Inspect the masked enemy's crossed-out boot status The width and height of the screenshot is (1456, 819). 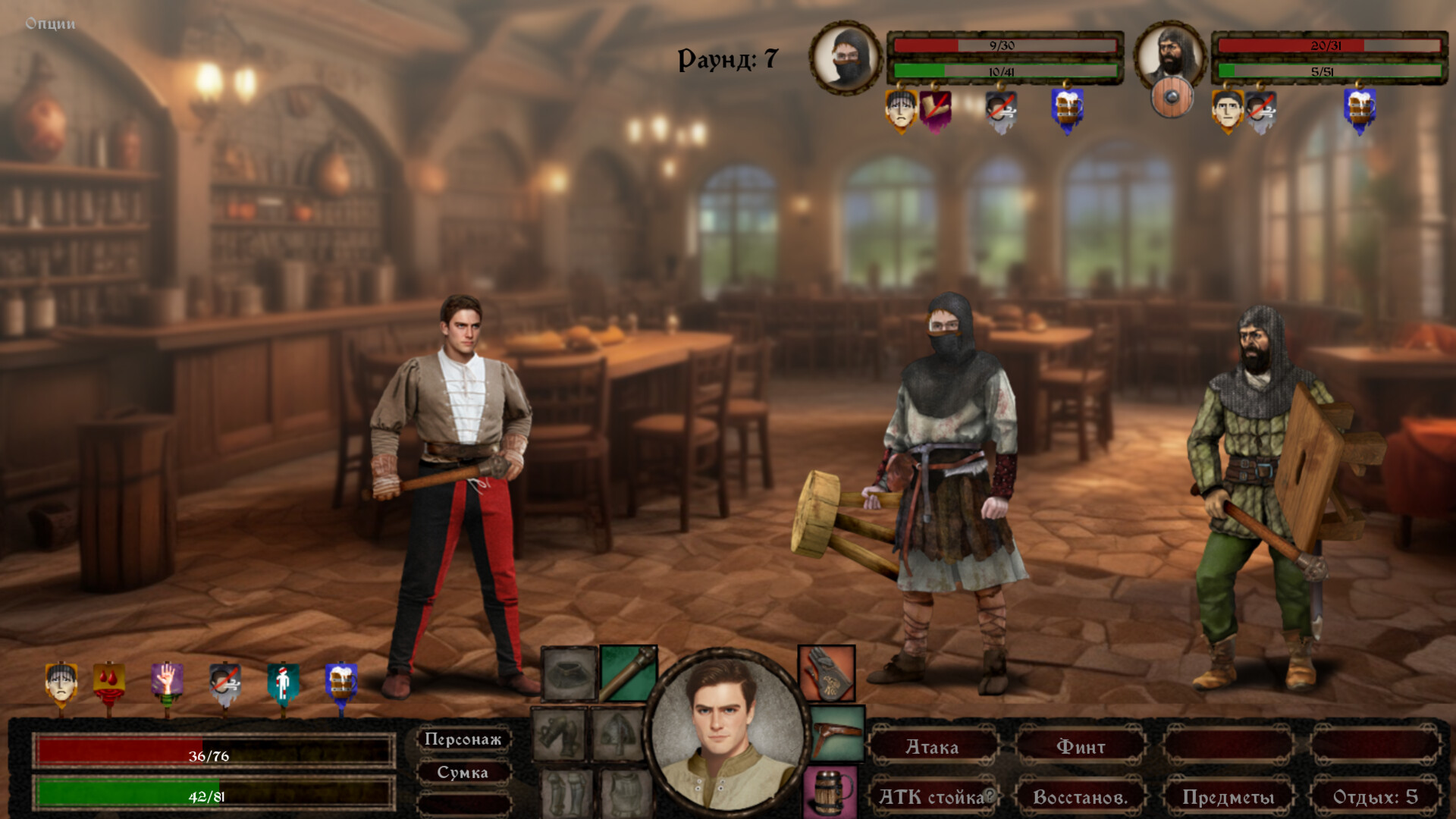935,108
